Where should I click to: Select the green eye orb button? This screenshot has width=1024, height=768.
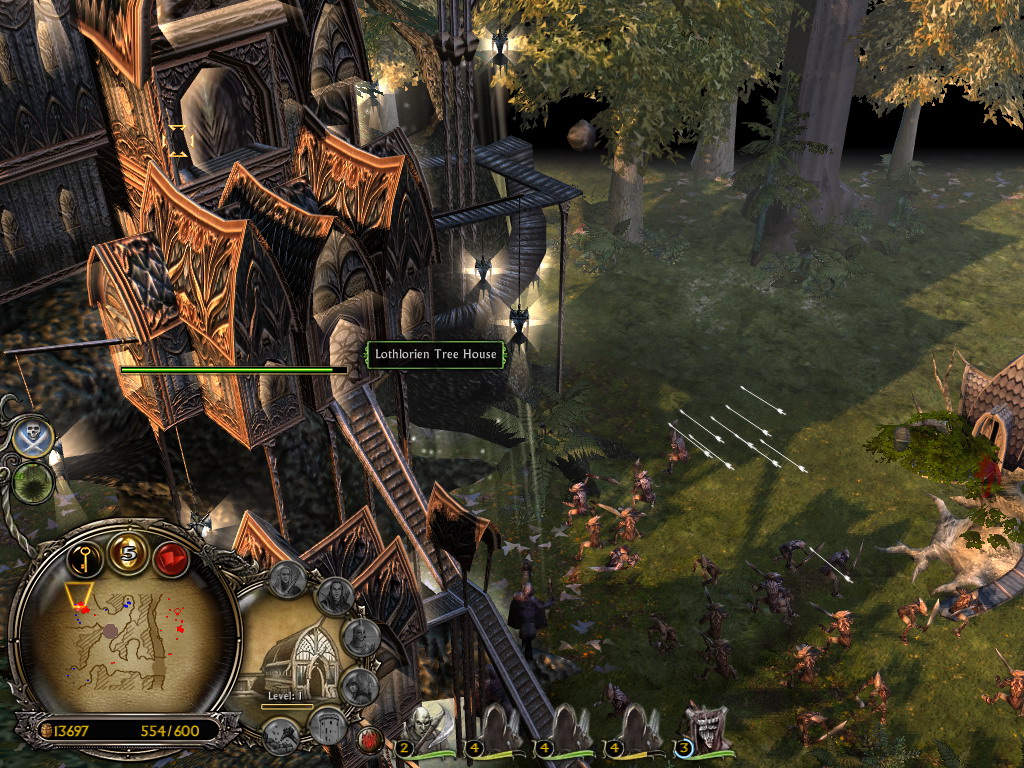point(33,483)
